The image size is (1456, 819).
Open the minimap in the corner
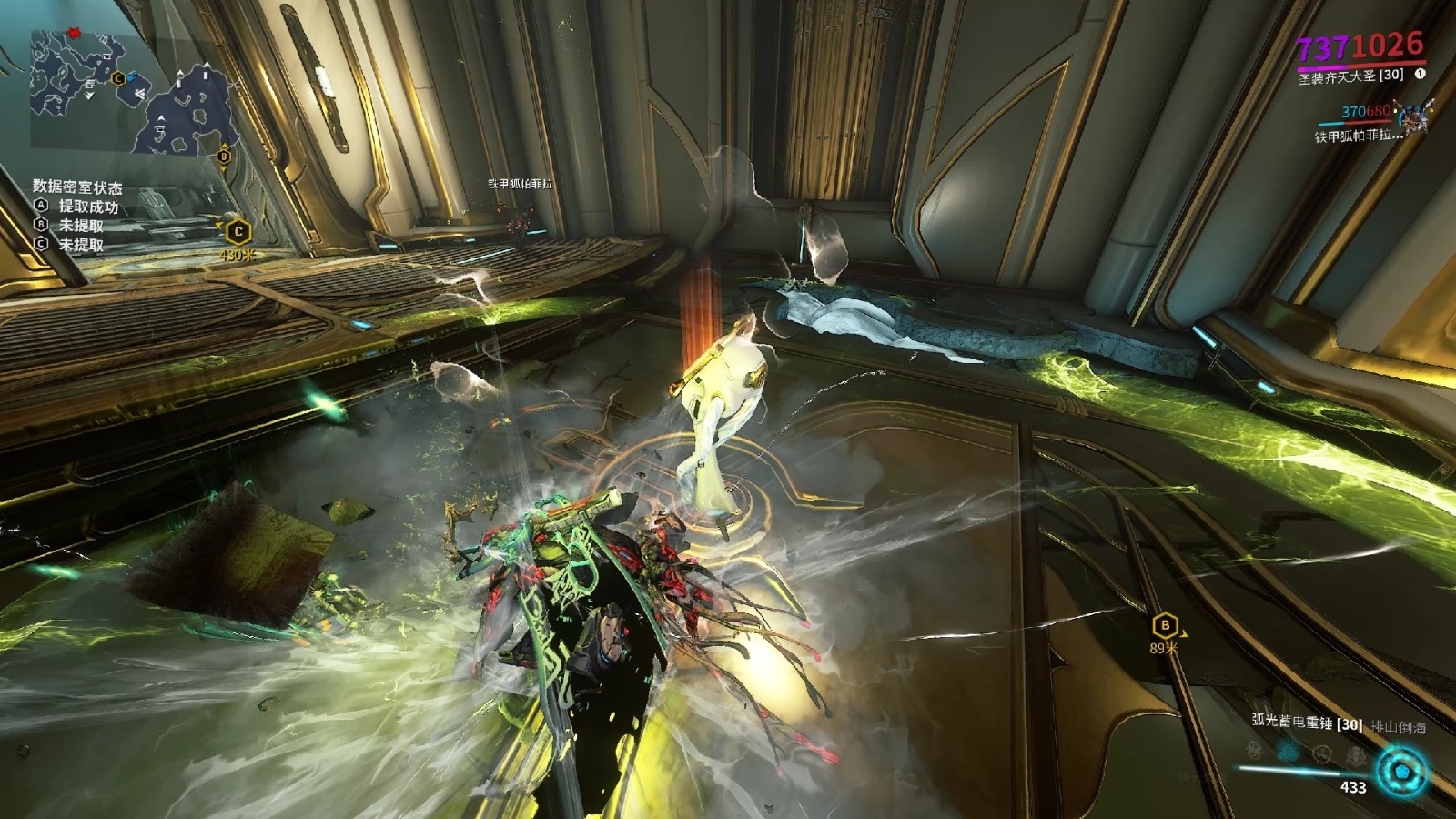[x=127, y=91]
